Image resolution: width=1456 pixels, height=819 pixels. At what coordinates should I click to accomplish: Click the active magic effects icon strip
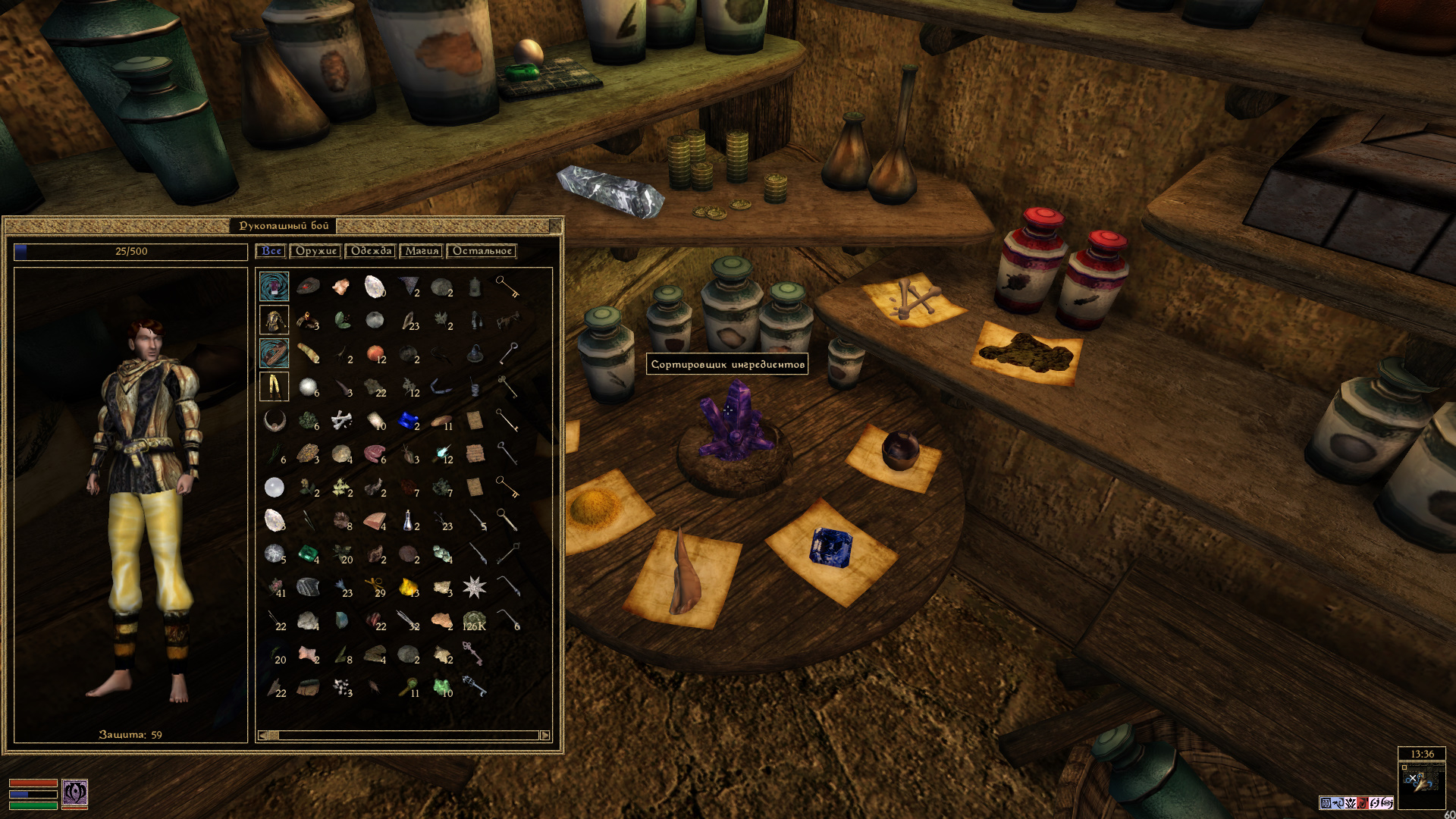(1356, 802)
